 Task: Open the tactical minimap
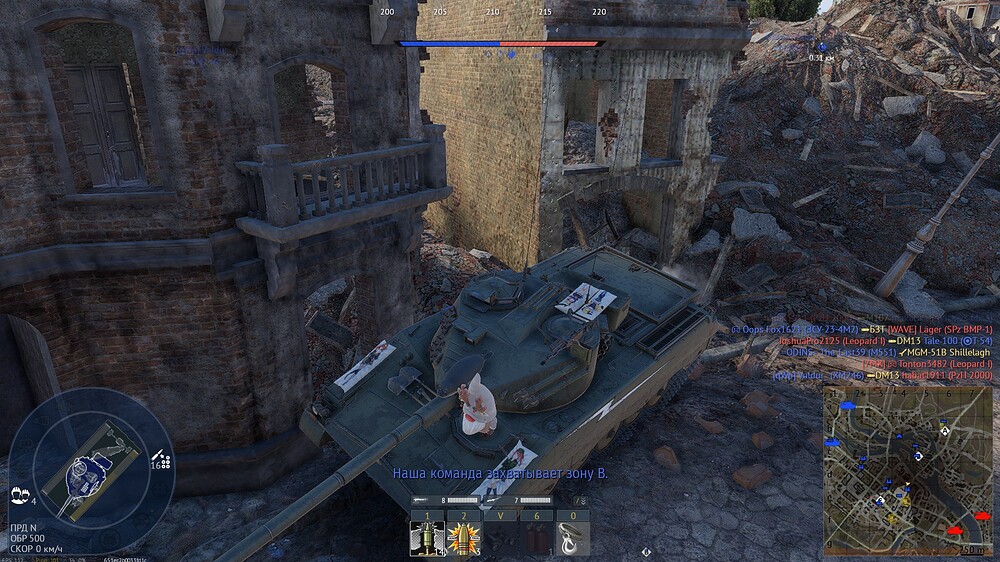pyautogui.click(x=907, y=470)
